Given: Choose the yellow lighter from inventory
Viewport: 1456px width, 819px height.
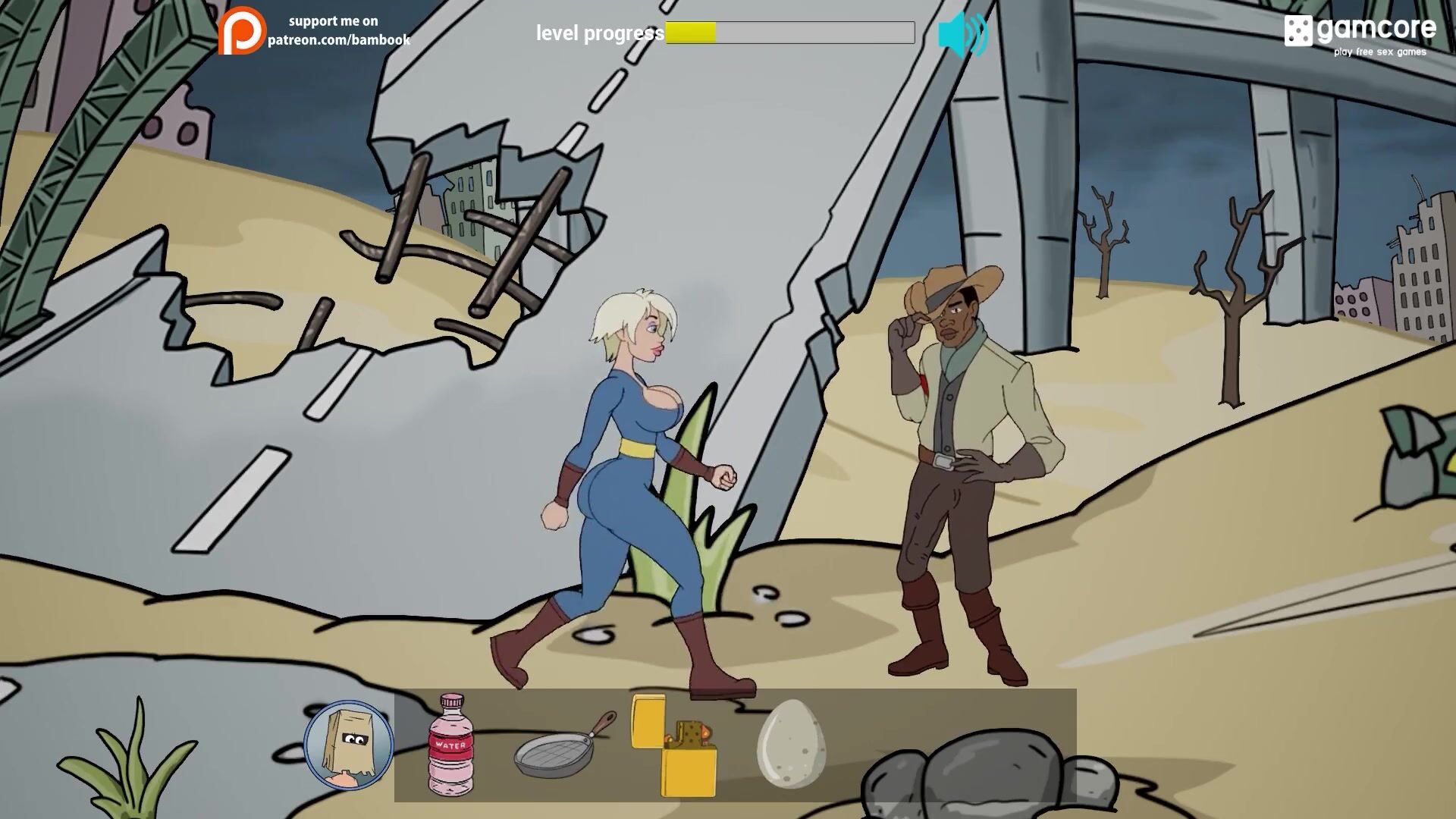Looking at the screenshot, I should coord(675,747).
